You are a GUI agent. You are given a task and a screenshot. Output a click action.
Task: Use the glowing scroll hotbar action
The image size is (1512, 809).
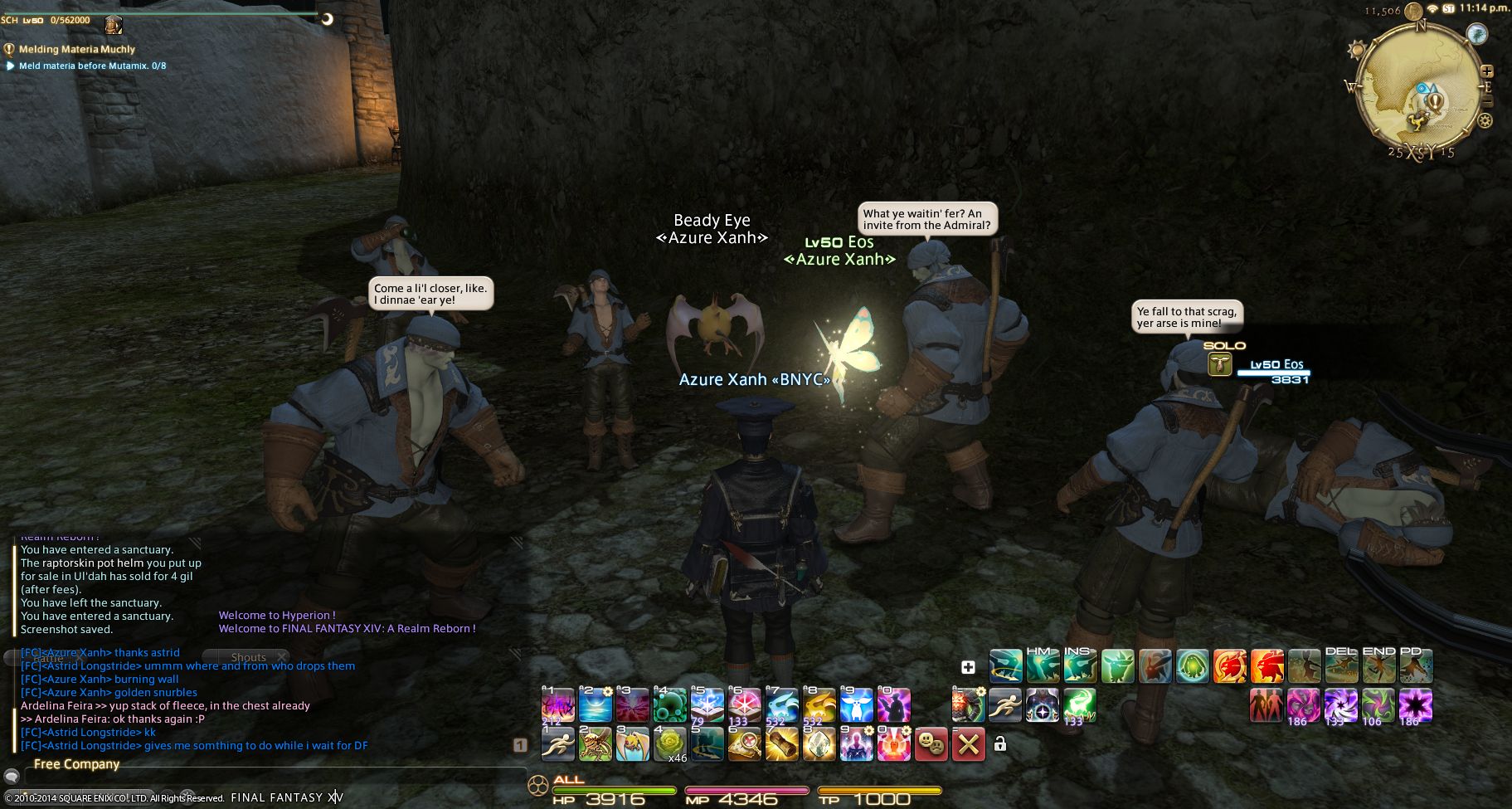[781, 745]
